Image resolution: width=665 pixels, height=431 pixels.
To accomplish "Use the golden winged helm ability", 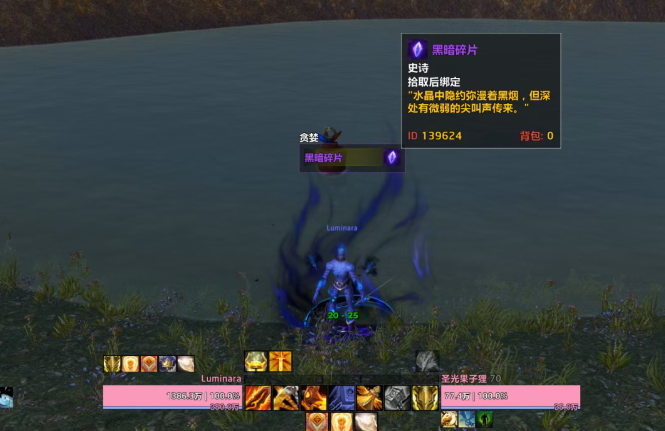I will tap(425, 397).
